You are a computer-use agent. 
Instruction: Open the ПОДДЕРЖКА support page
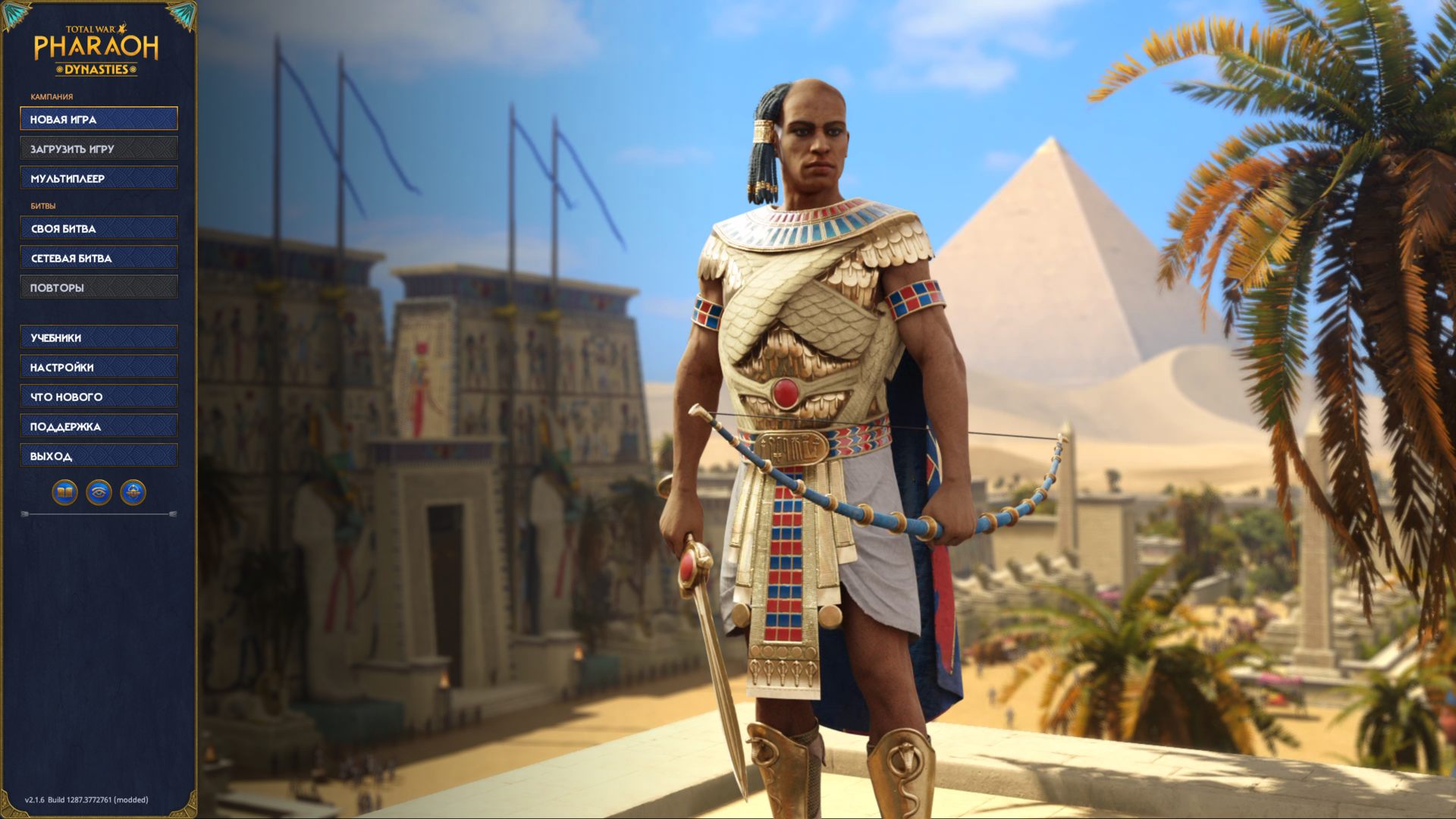tap(98, 425)
